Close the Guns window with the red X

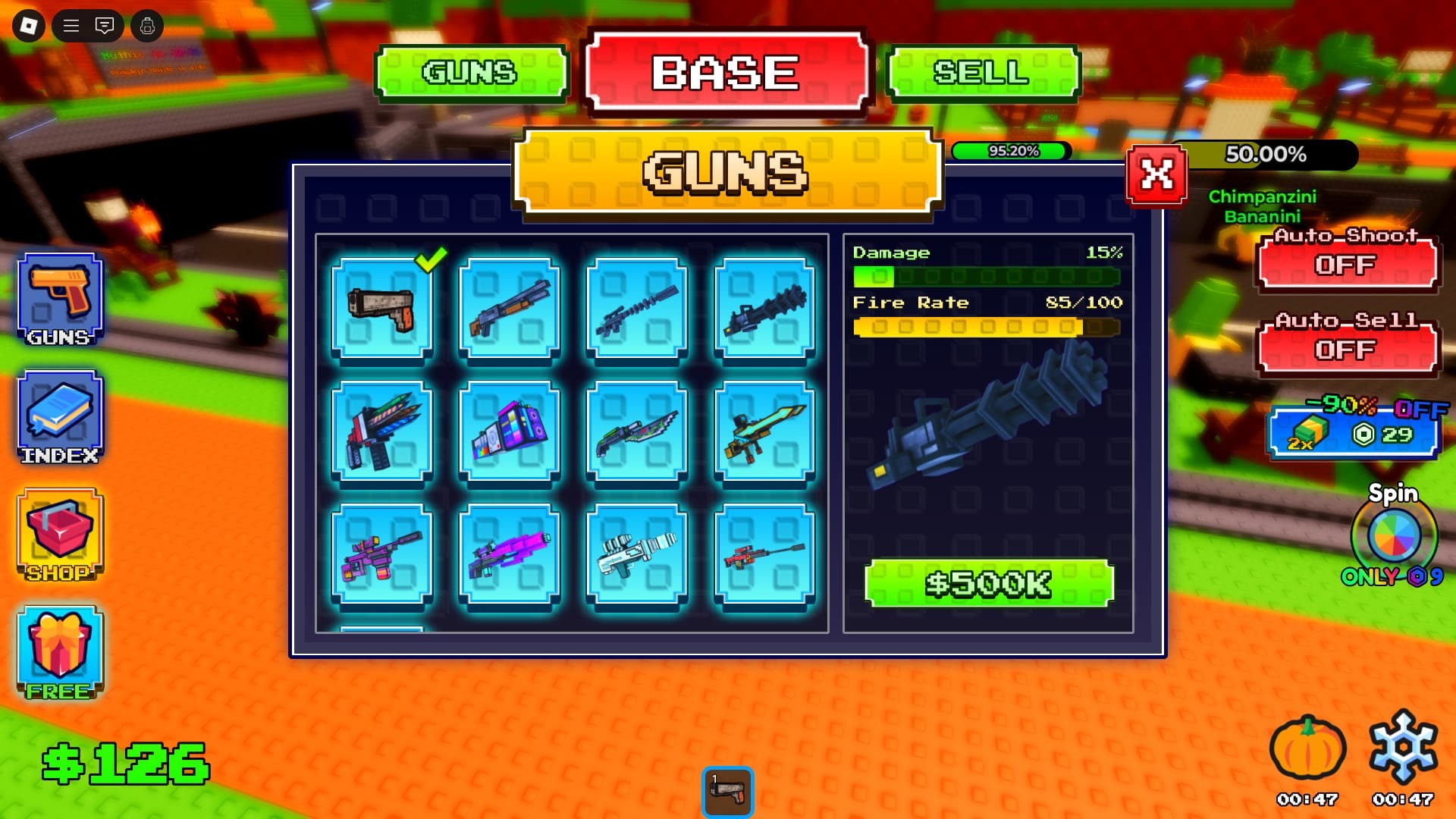click(1156, 175)
